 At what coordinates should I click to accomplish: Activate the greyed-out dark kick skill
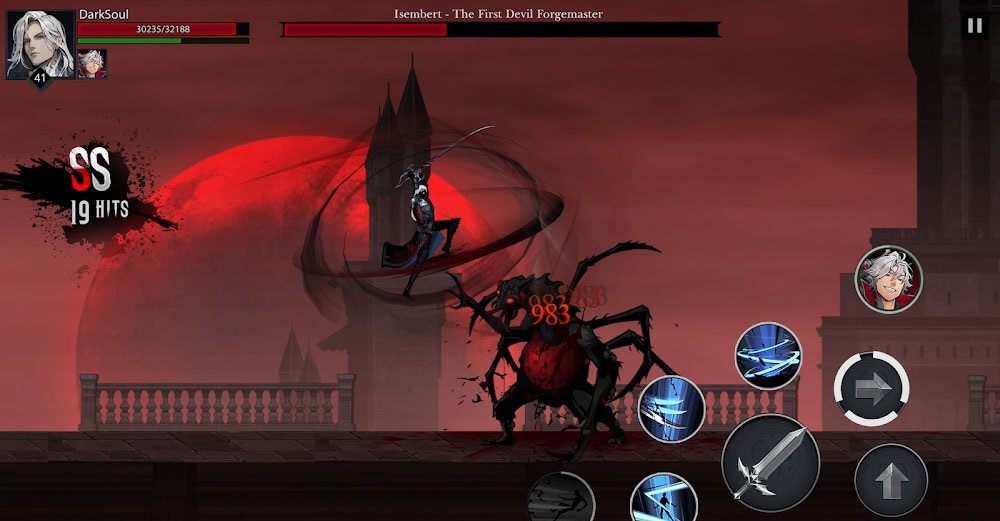pyautogui.click(x=561, y=498)
